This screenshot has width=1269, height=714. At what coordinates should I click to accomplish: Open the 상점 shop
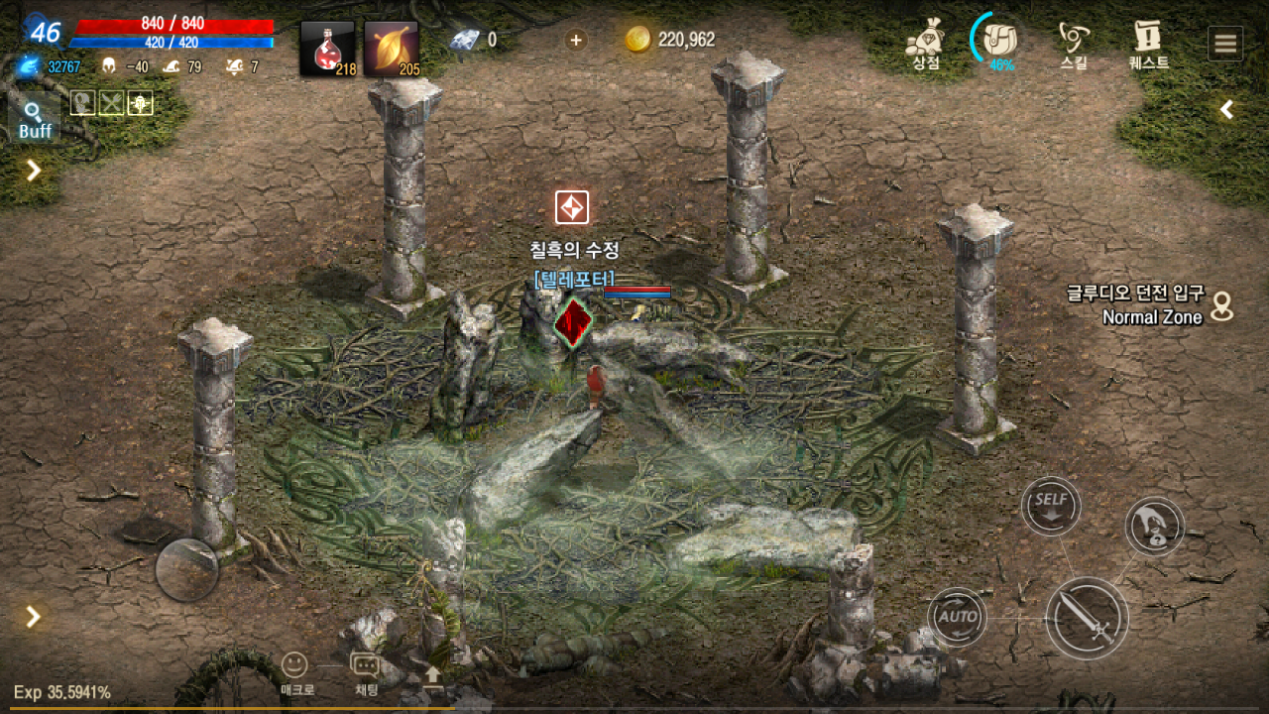pyautogui.click(x=925, y=45)
